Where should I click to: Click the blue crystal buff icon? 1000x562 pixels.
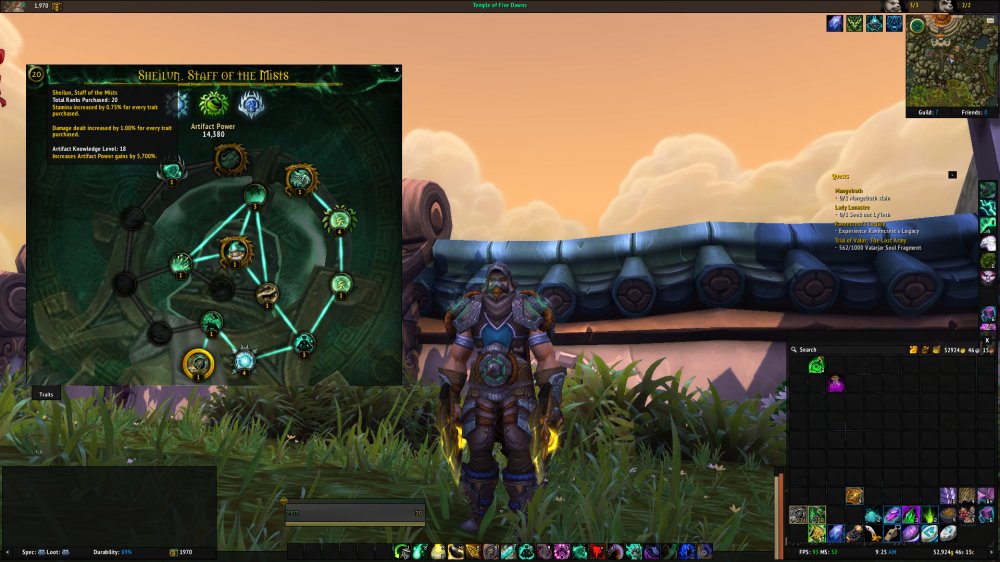(x=834, y=24)
